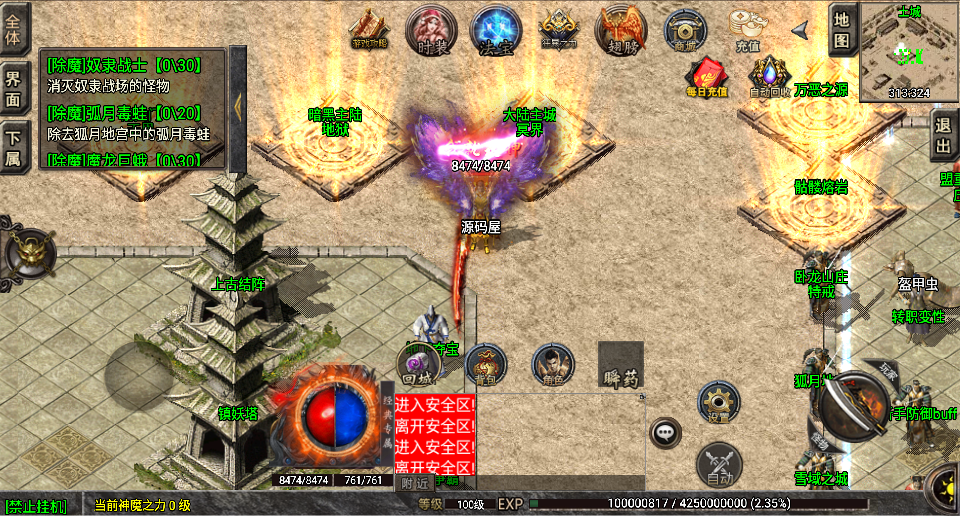Open the chat speech bubble button
This screenshot has width=960, height=516.
tap(665, 433)
